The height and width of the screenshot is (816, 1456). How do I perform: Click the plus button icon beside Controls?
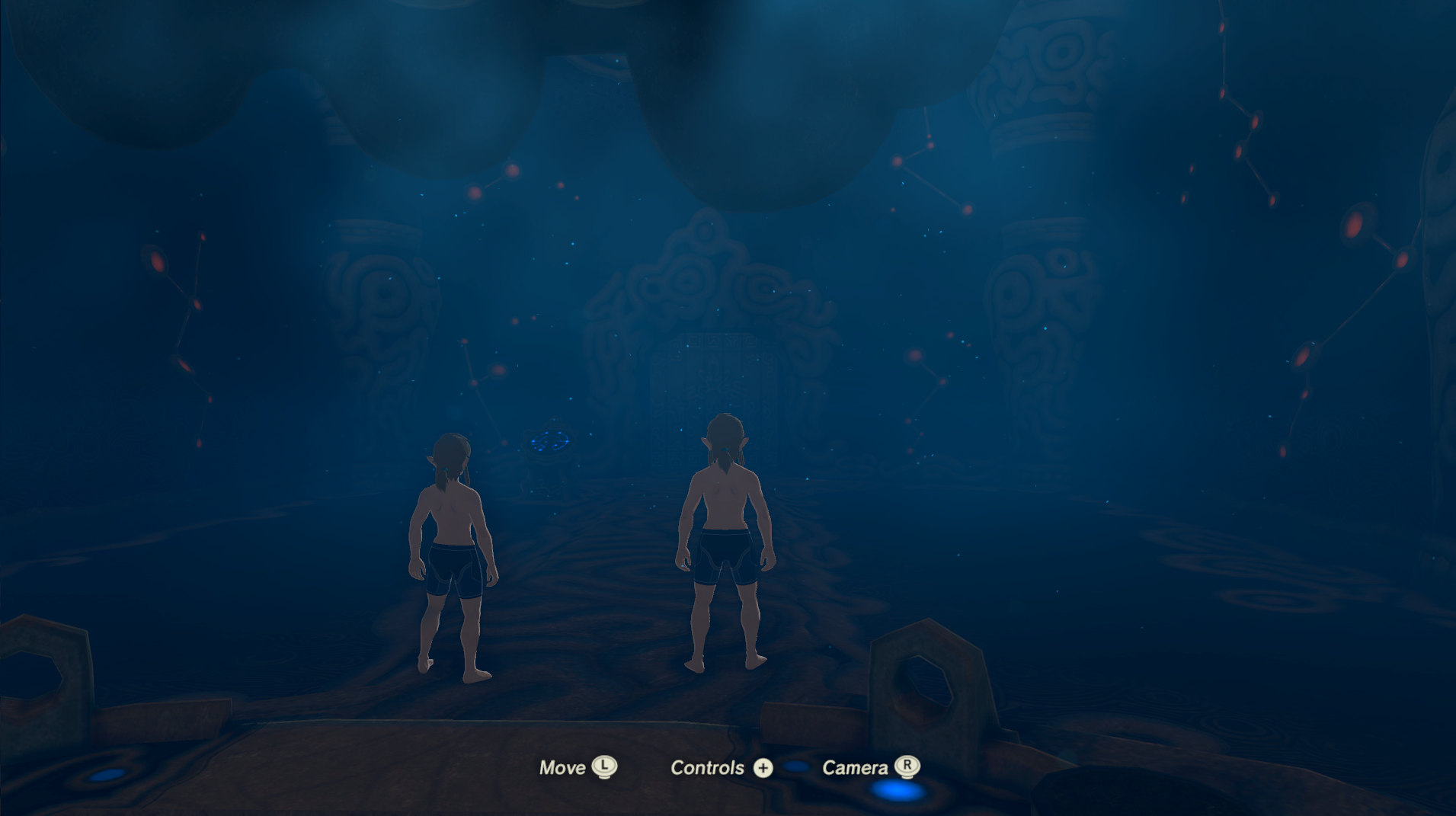[763, 768]
